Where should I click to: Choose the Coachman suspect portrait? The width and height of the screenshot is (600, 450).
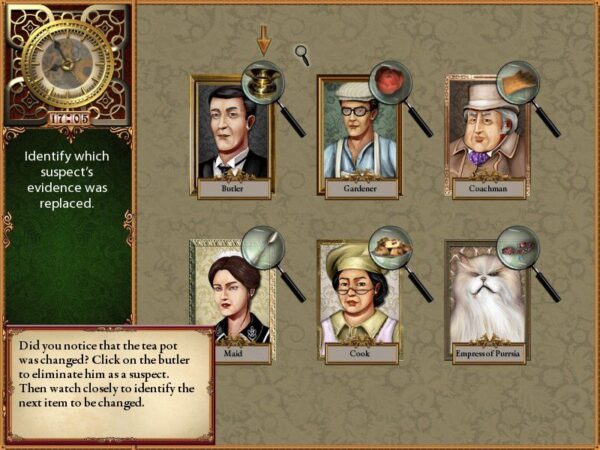tap(487, 135)
